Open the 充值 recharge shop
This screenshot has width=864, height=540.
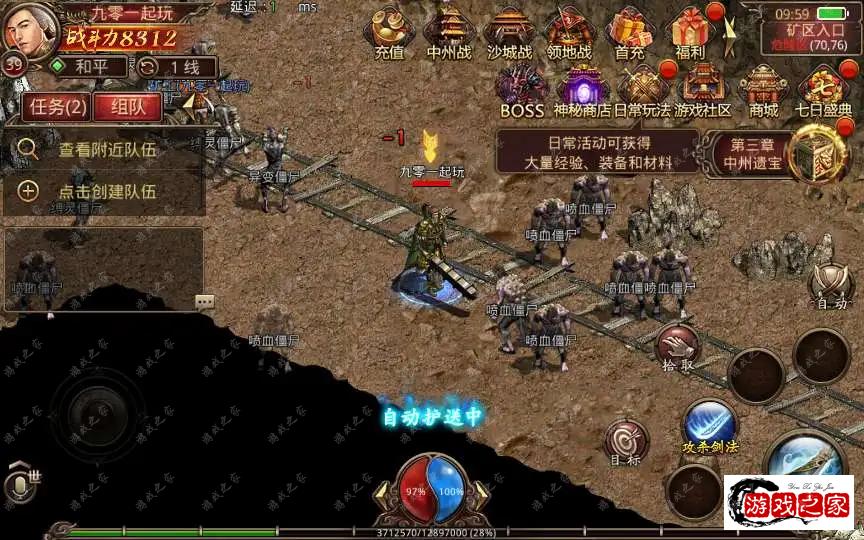tap(388, 33)
